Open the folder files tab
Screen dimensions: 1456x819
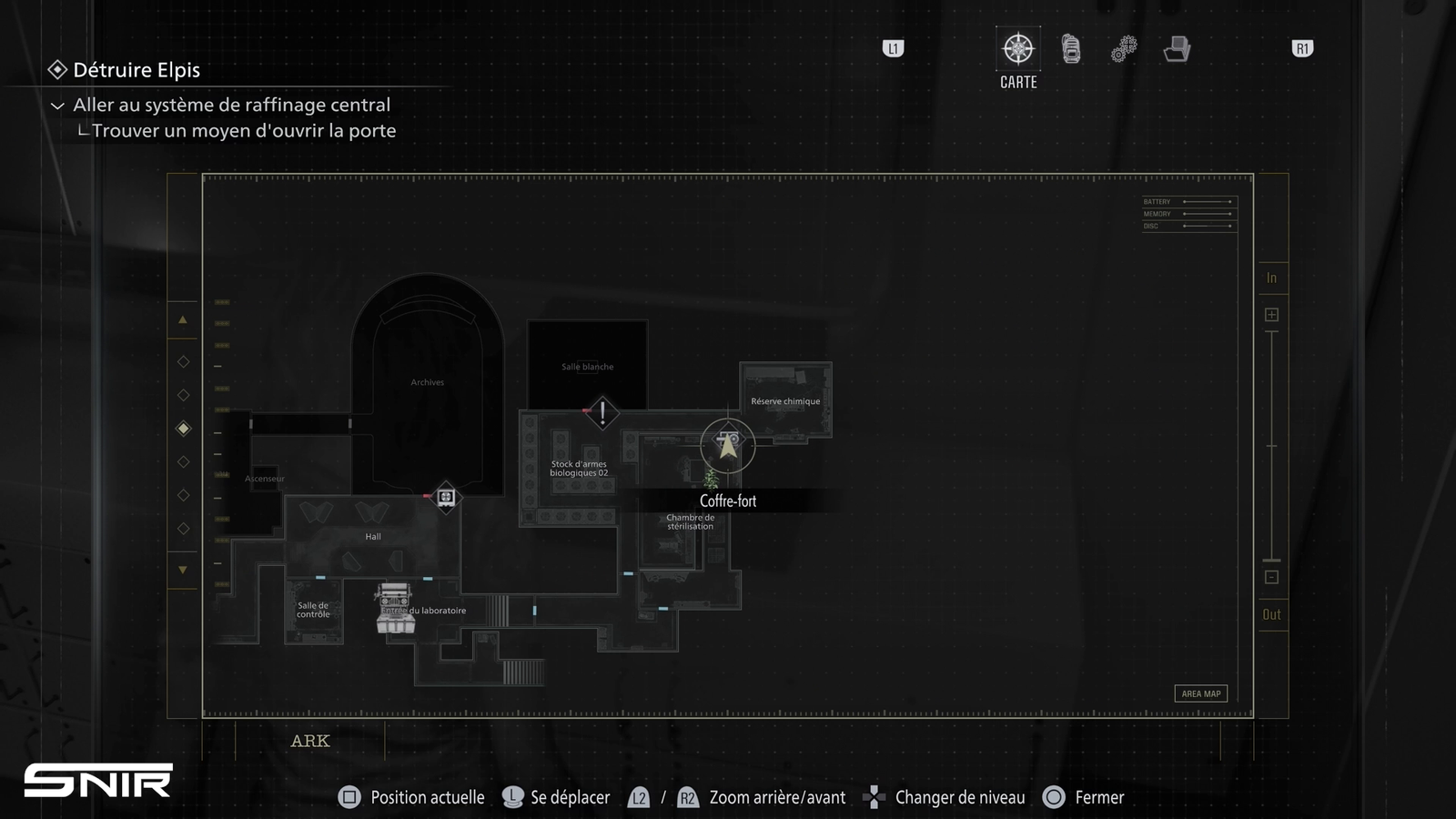coord(1177,49)
